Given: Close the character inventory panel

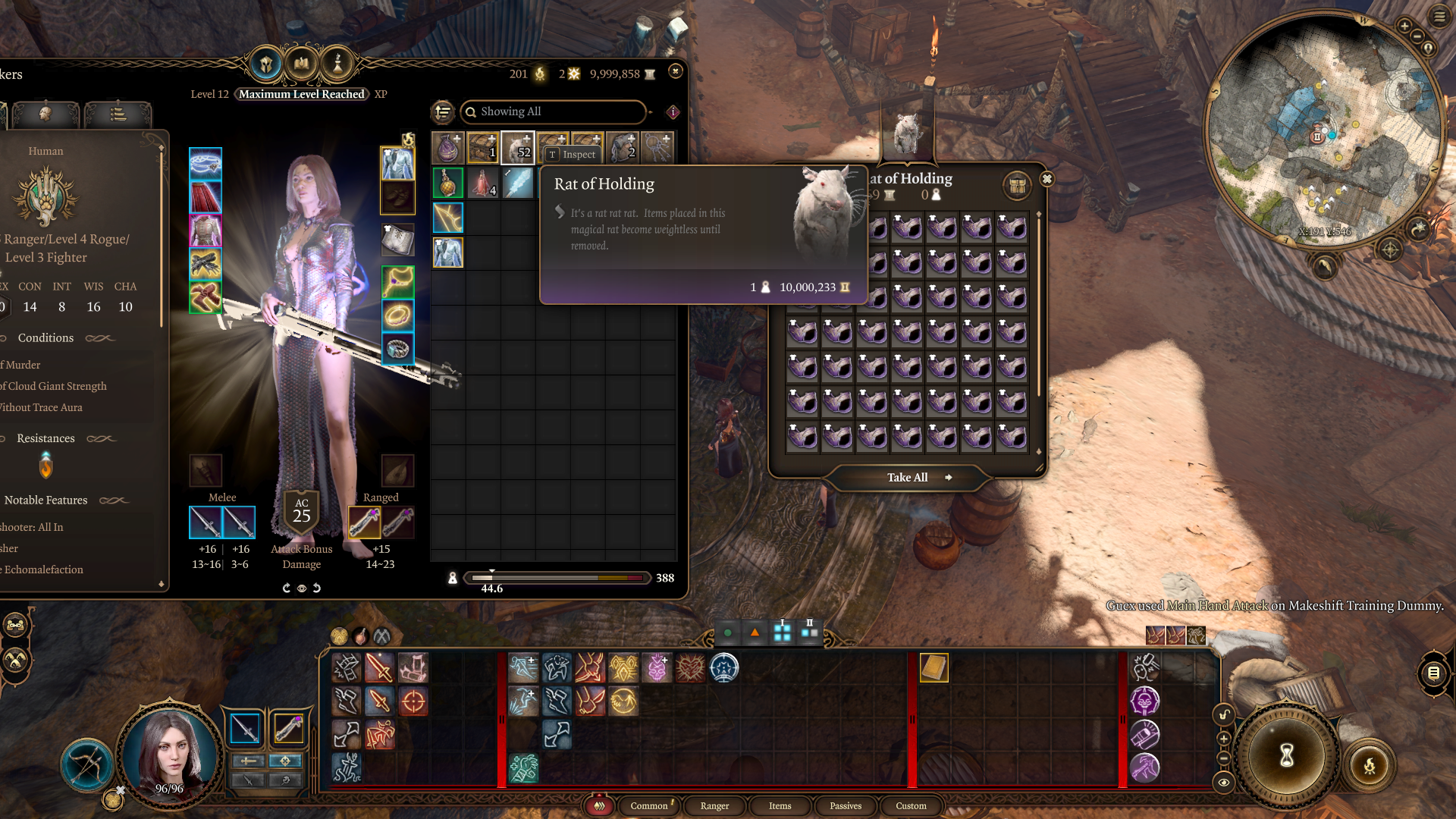Looking at the screenshot, I should click(675, 71).
